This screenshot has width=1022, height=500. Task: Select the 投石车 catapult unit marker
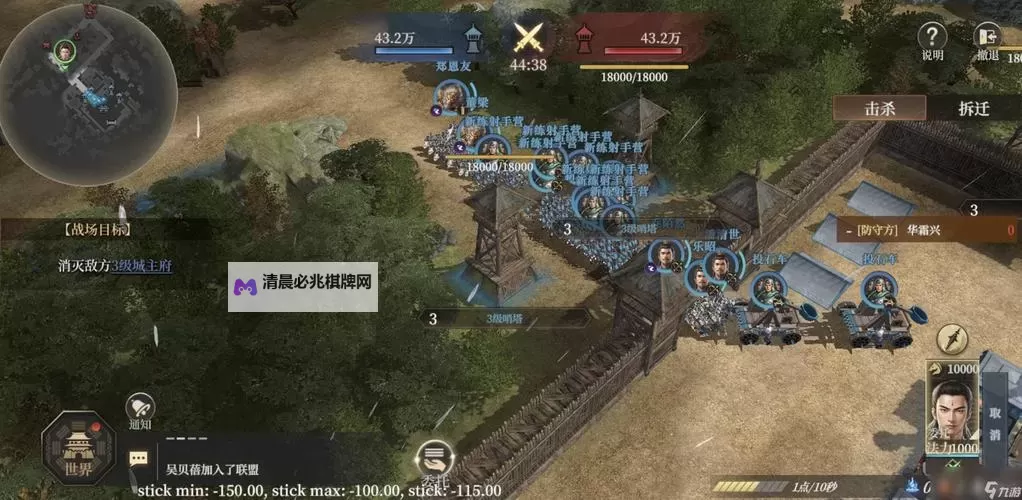768,291
